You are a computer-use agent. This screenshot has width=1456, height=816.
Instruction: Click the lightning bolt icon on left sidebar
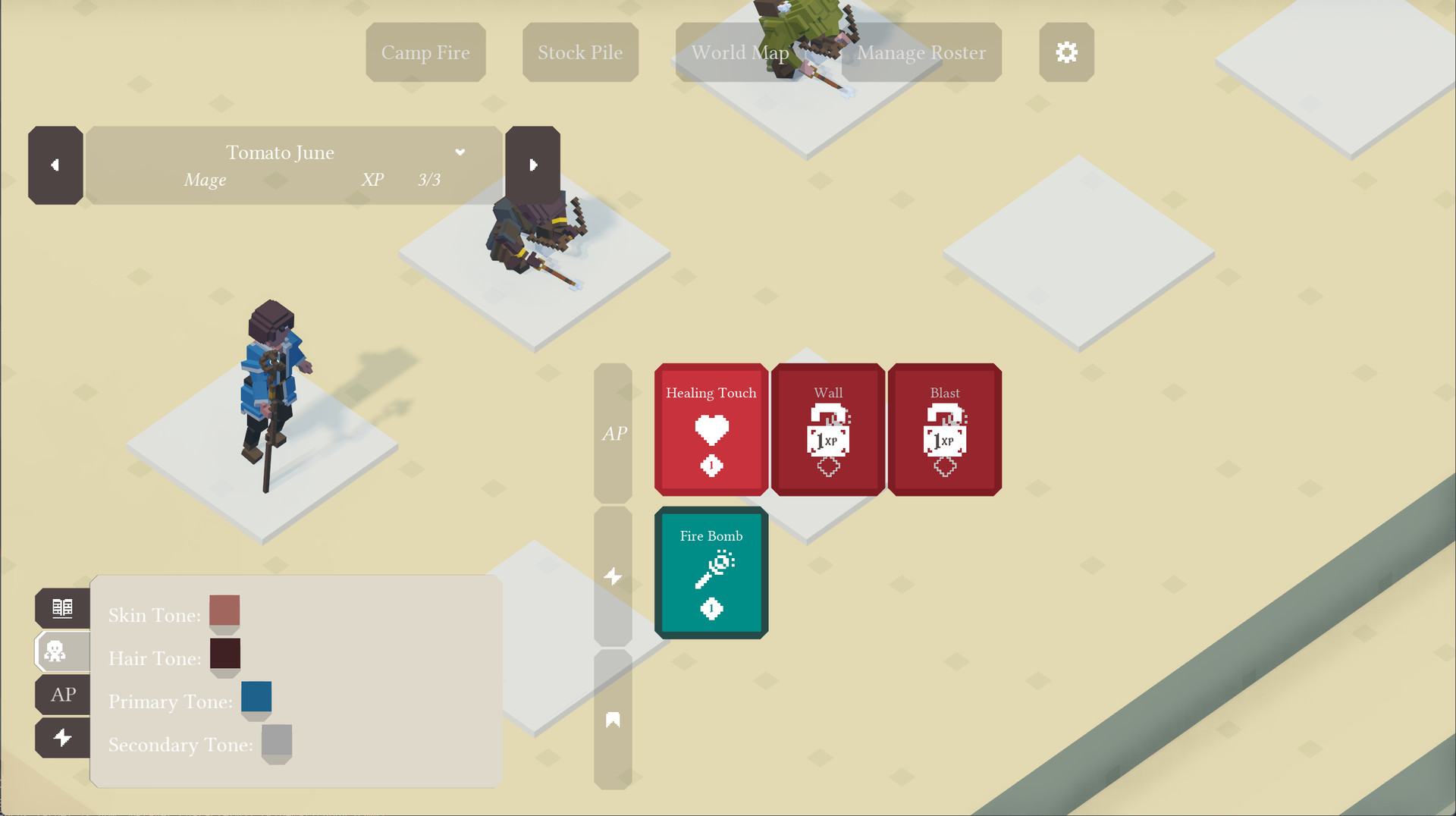point(63,738)
